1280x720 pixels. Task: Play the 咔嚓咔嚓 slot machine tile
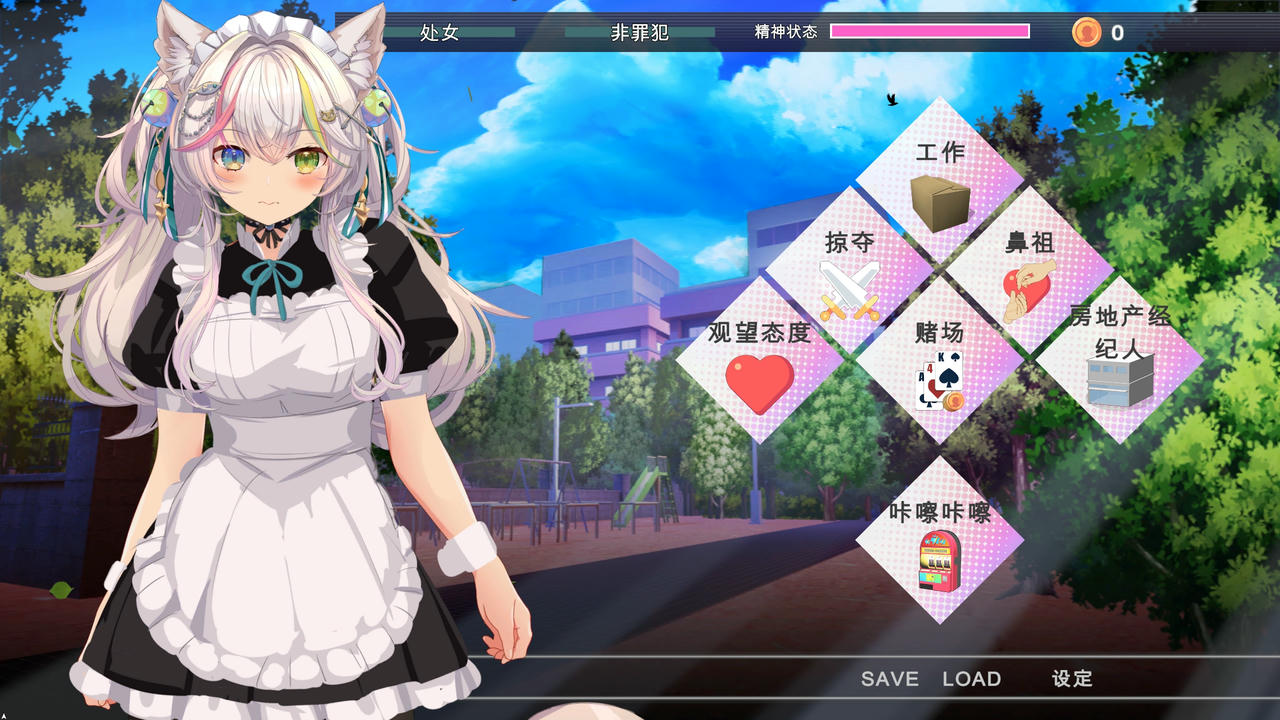[939, 540]
